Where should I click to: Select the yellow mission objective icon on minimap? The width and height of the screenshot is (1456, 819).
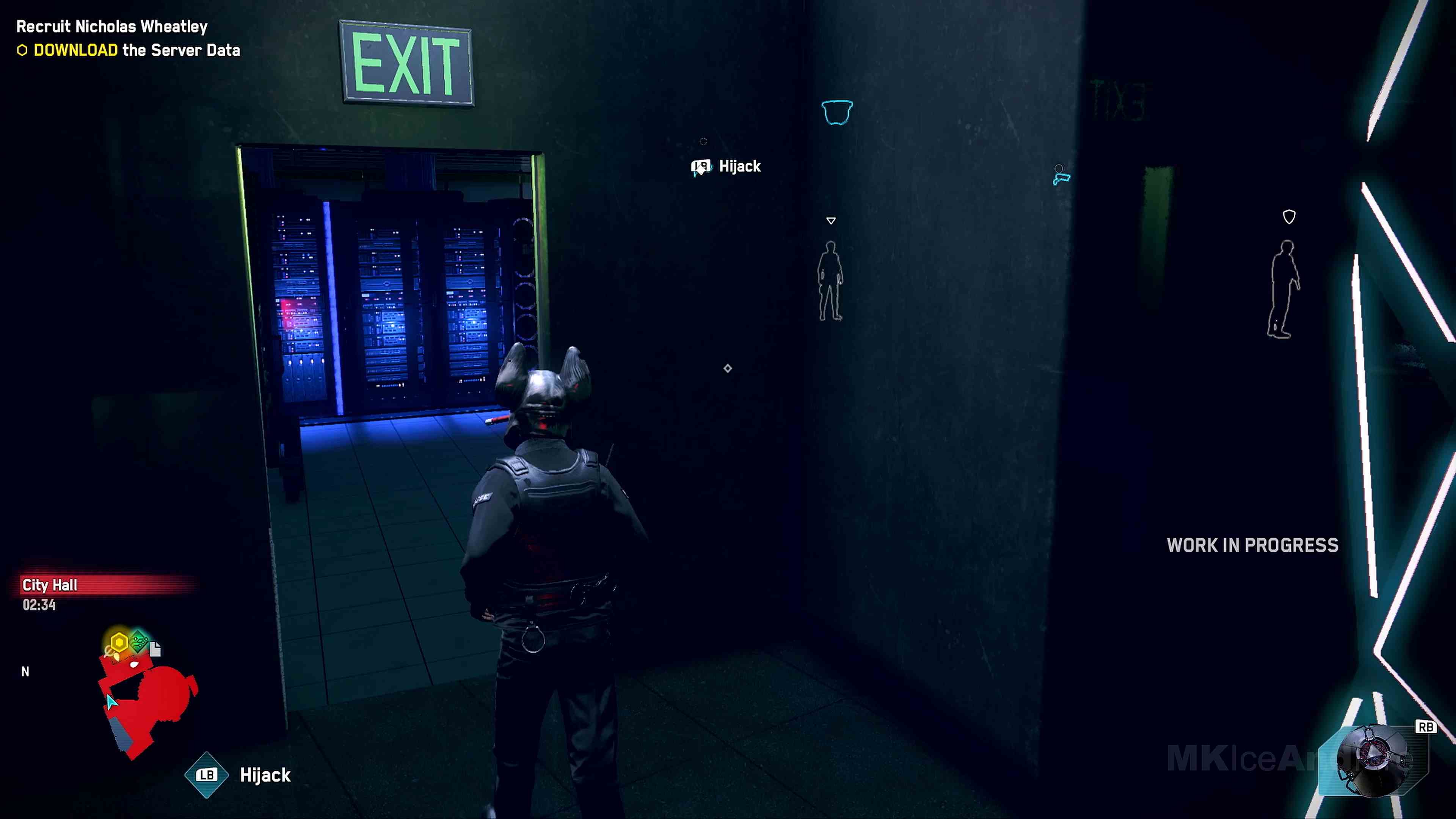119,642
